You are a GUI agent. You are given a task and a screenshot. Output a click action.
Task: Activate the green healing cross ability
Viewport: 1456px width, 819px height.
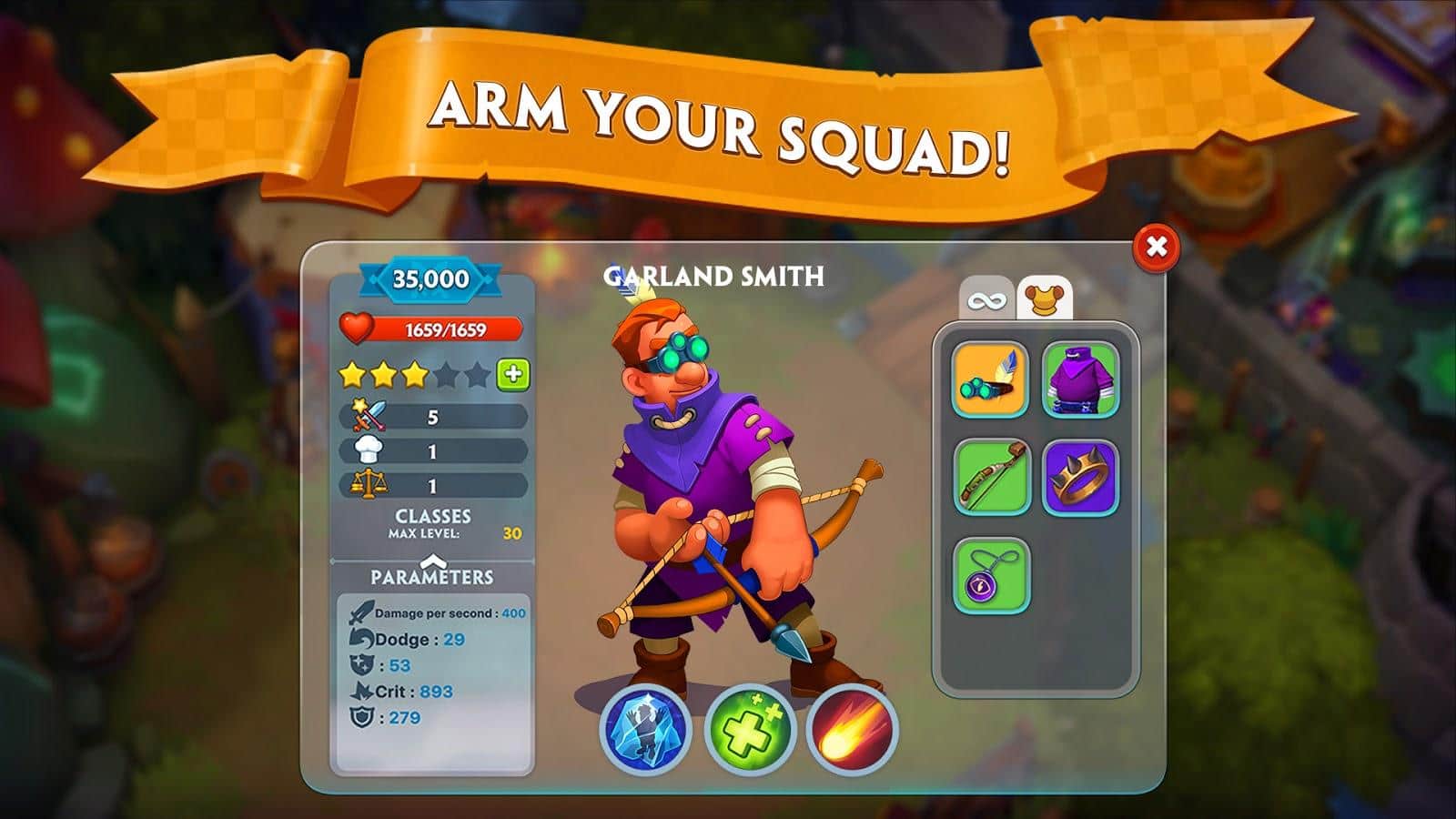(x=749, y=730)
